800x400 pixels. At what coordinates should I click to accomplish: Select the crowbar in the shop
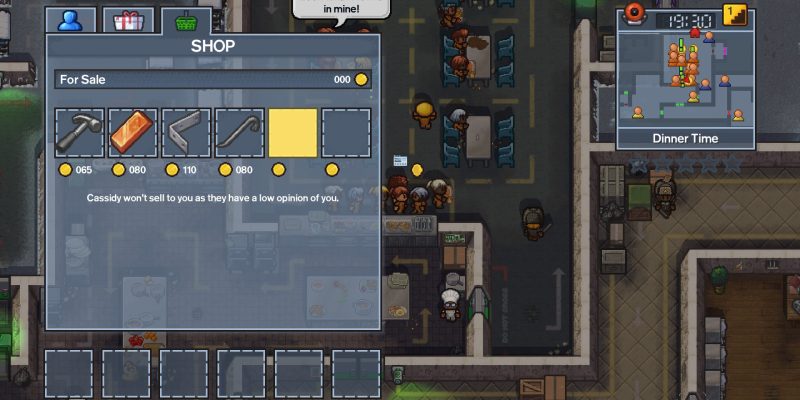coord(240,133)
